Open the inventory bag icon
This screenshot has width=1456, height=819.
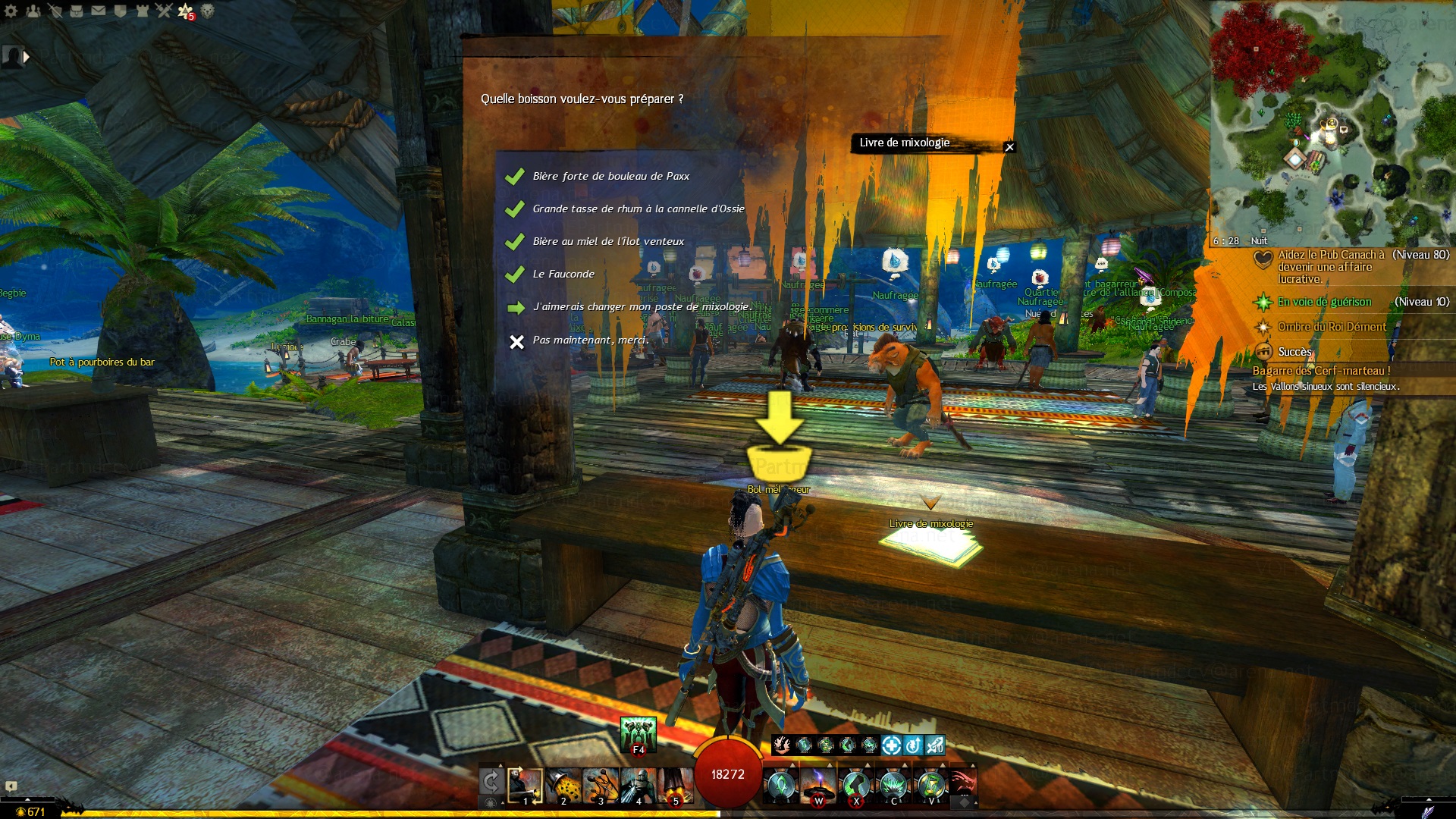coord(77,11)
